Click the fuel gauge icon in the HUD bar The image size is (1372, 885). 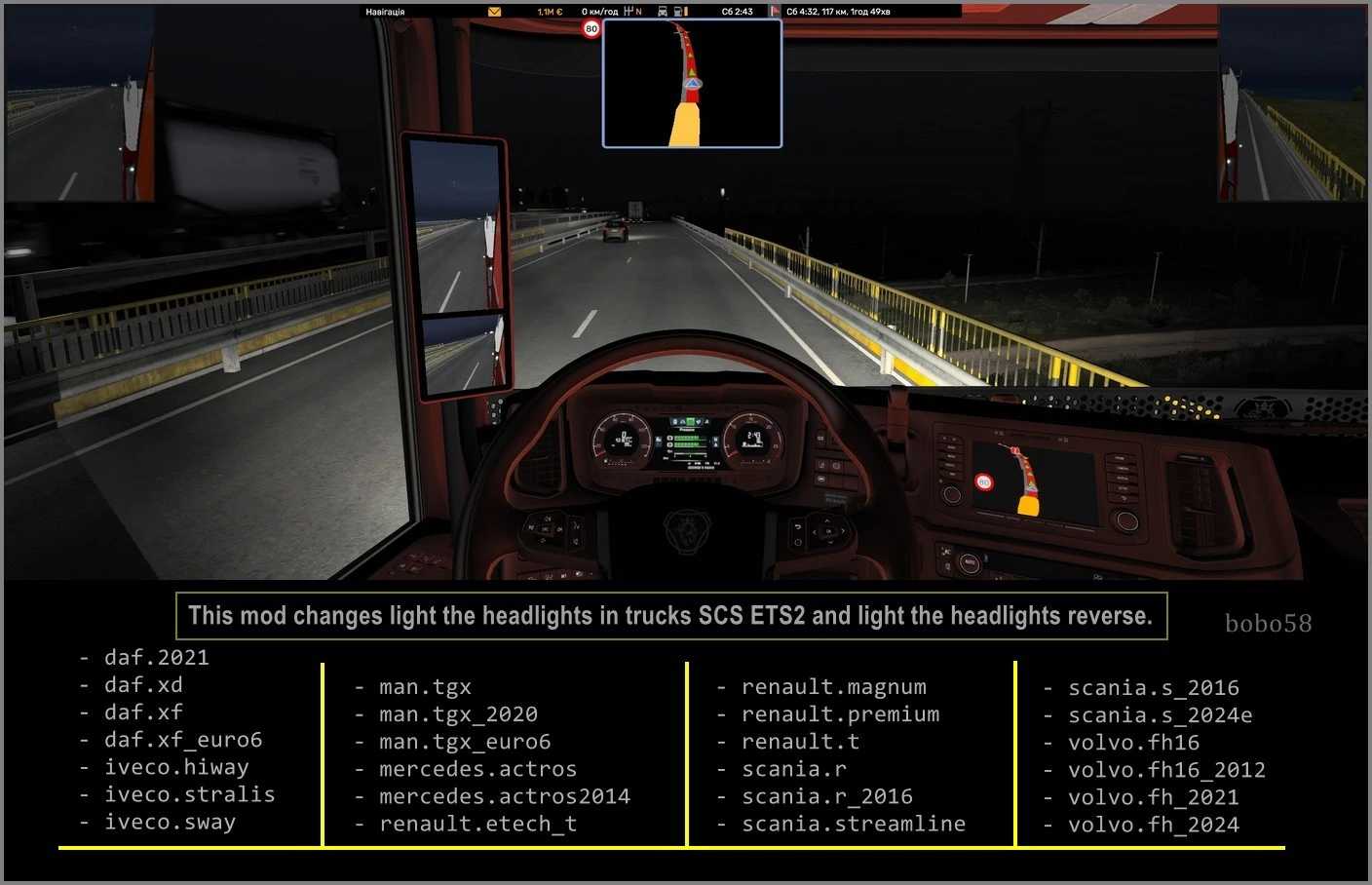point(679,11)
